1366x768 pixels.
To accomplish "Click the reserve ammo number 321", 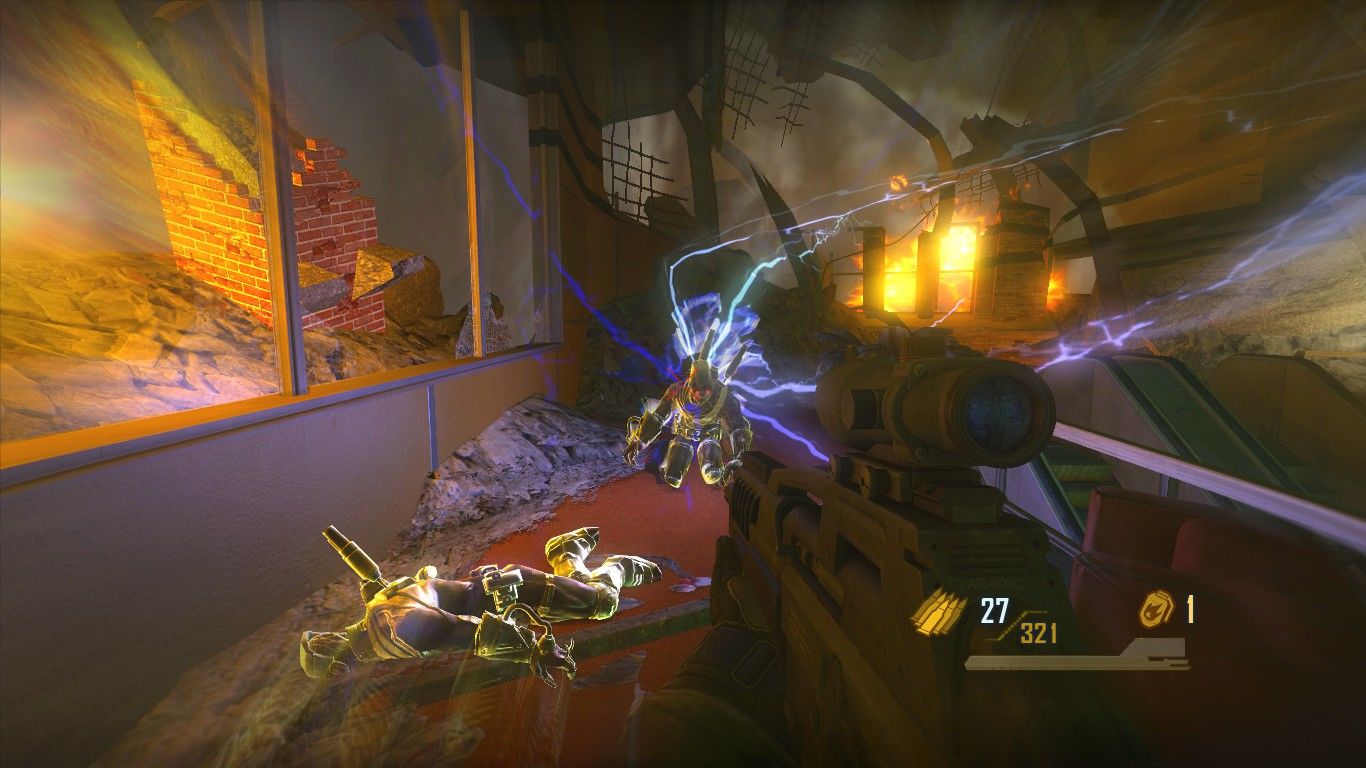I will click(1039, 631).
